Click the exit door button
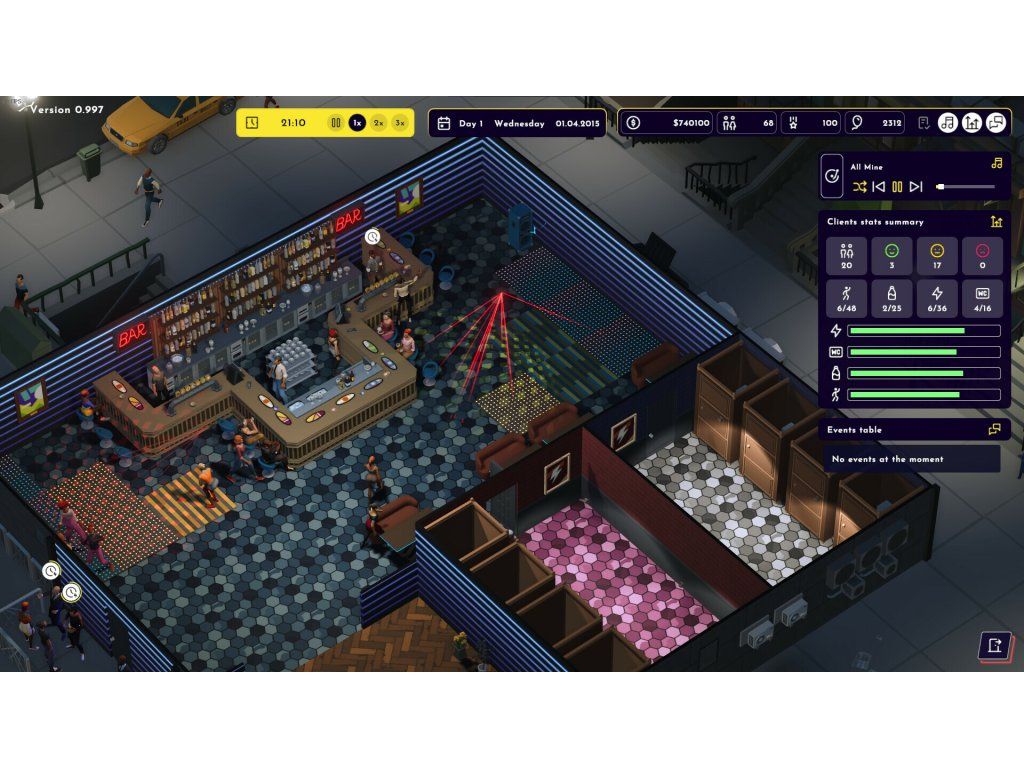This screenshot has height=768, width=1024. pyautogui.click(x=994, y=646)
